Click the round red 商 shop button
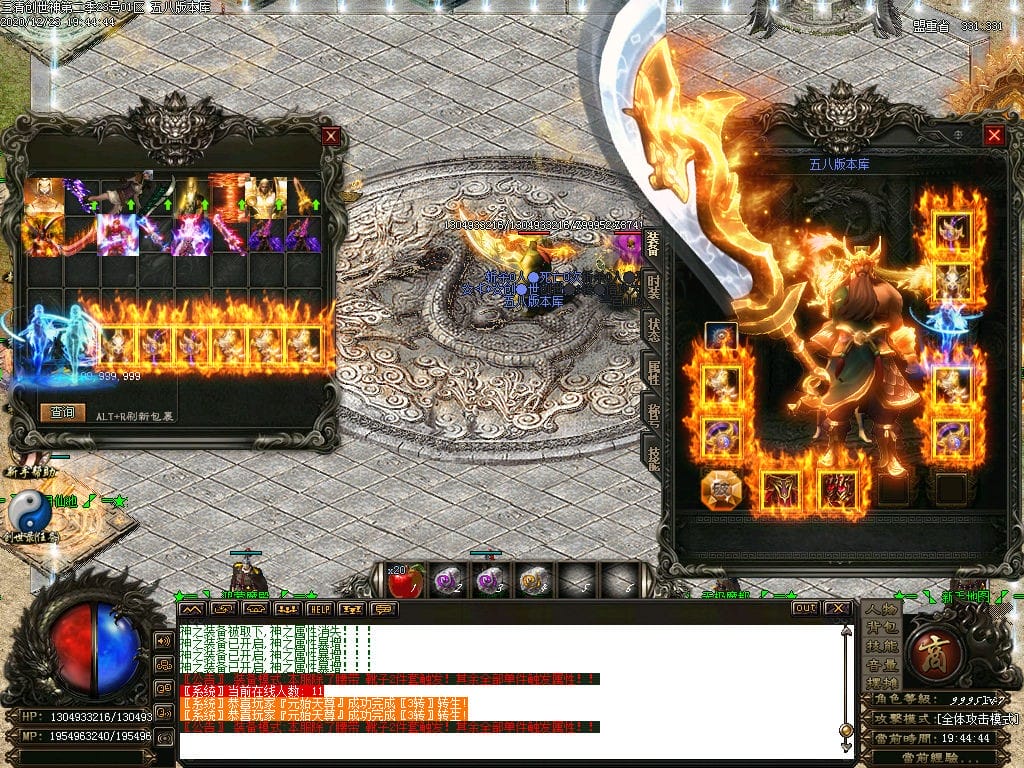The image size is (1024, 768). [939, 646]
